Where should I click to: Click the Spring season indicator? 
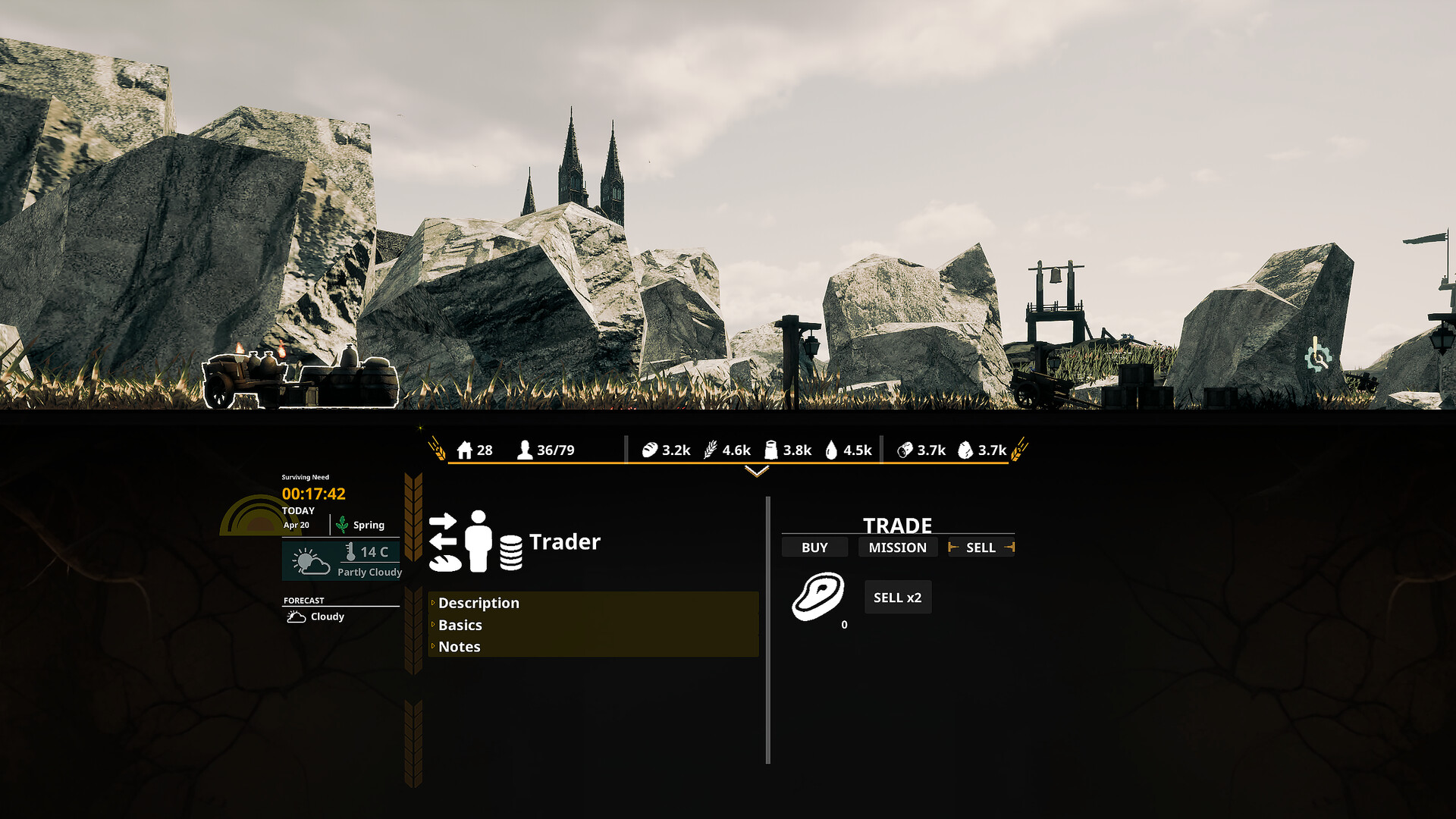(x=361, y=525)
